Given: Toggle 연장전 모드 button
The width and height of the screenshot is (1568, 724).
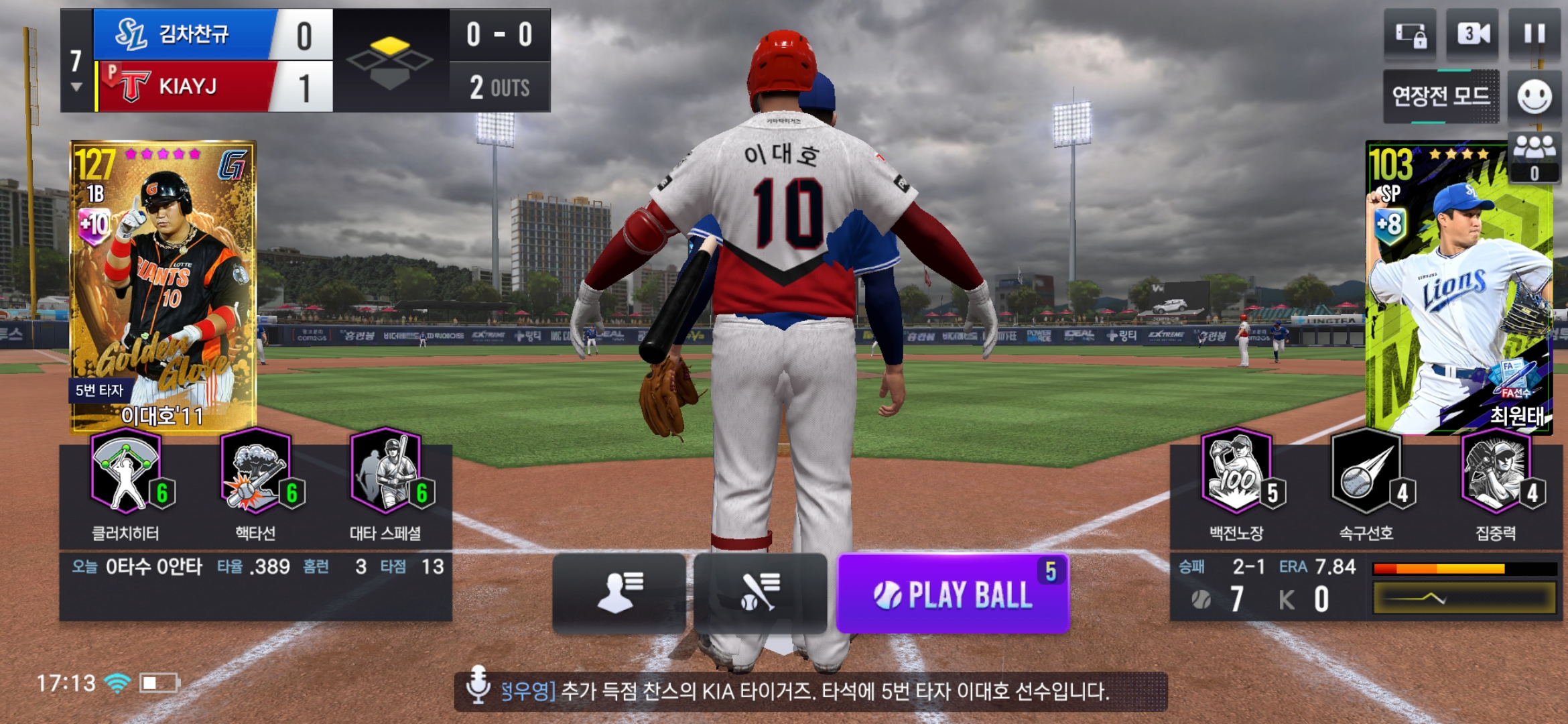Looking at the screenshot, I should point(1441,97).
